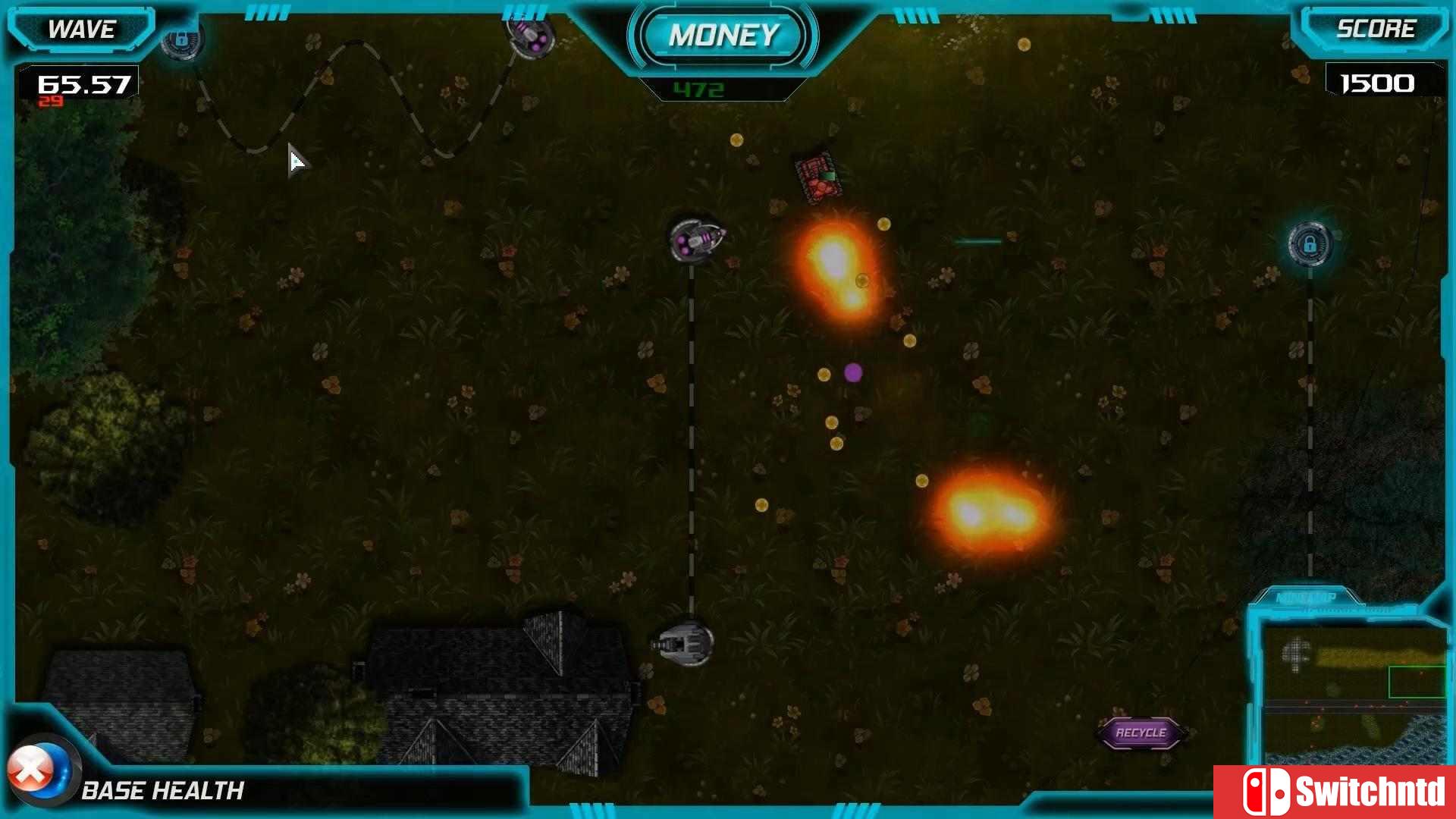Click the BASE HEALTH label
1456x819 pixels.
(x=163, y=791)
